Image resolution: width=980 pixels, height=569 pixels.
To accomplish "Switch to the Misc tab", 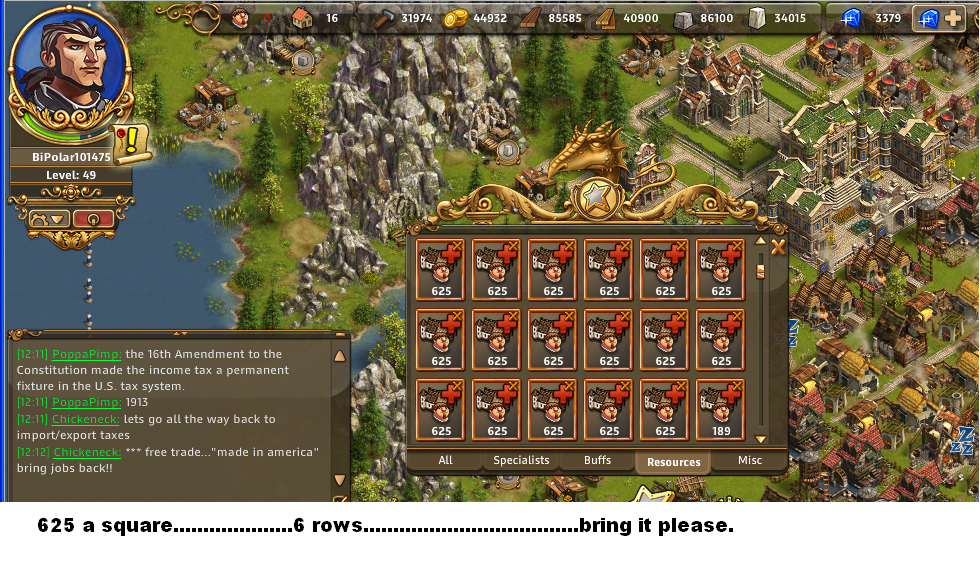I will click(749, 461).
